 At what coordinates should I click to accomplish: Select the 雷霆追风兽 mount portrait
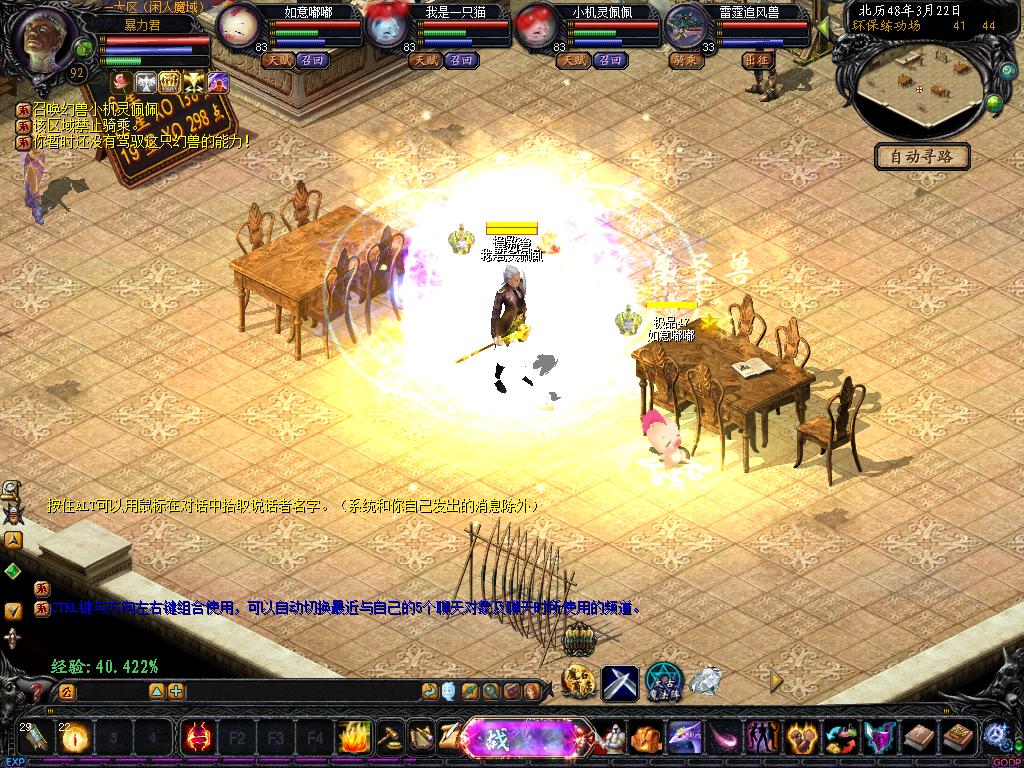pyautogui.click(x=686, y=26)
